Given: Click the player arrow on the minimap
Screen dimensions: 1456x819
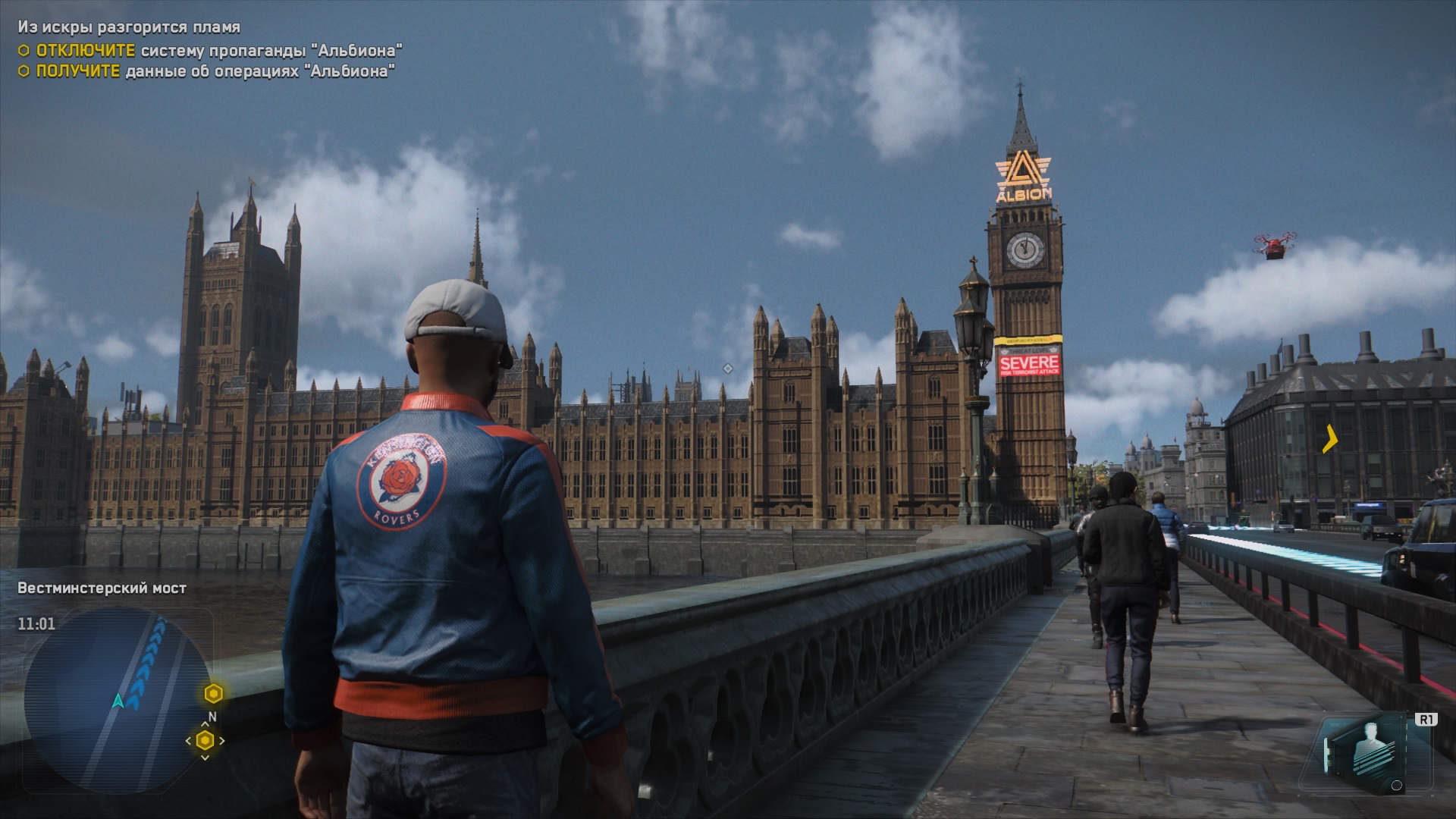Looking at the screenshot, I should tap(118, 701).
